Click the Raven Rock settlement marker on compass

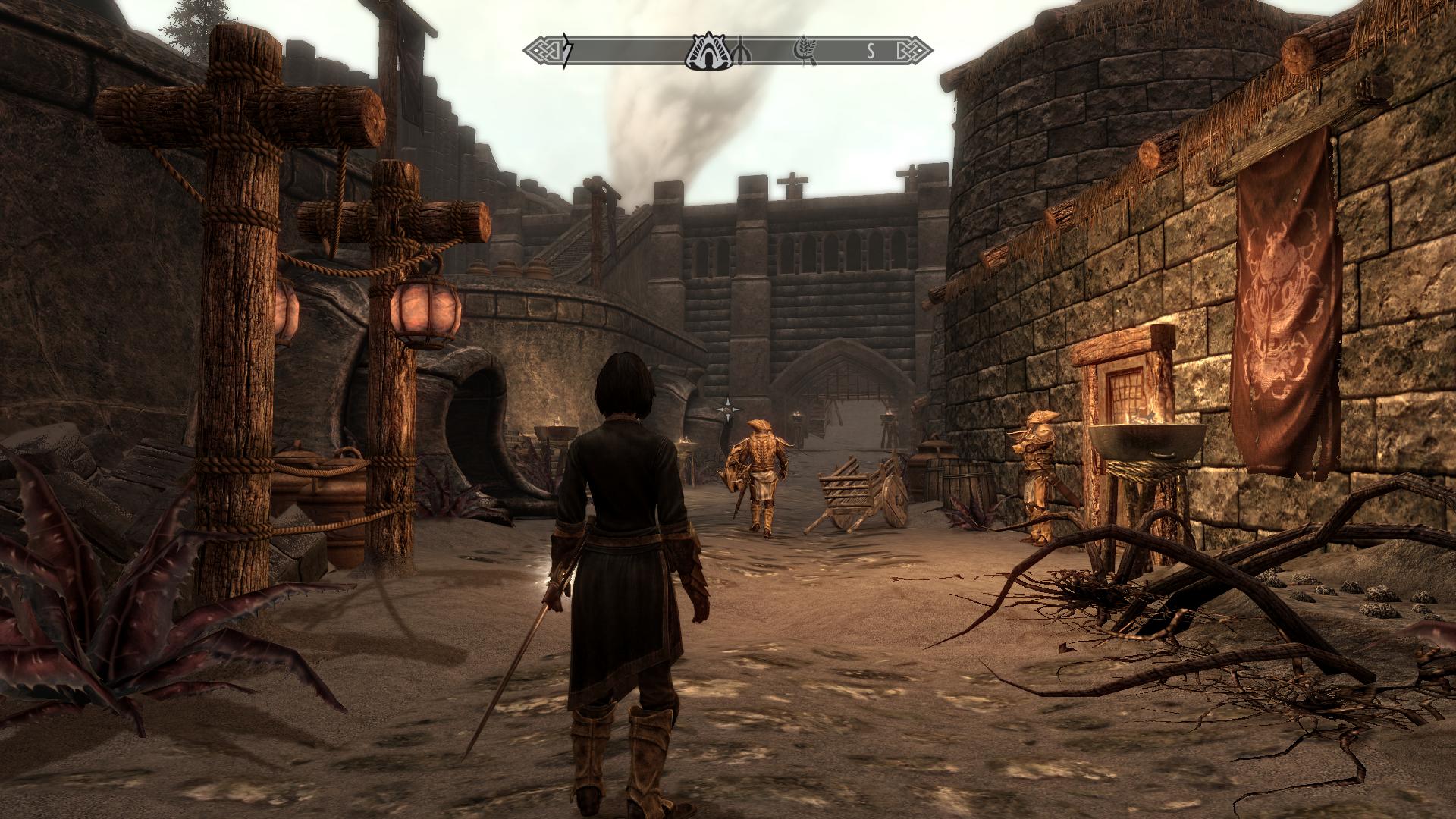[x=706, y=52]
